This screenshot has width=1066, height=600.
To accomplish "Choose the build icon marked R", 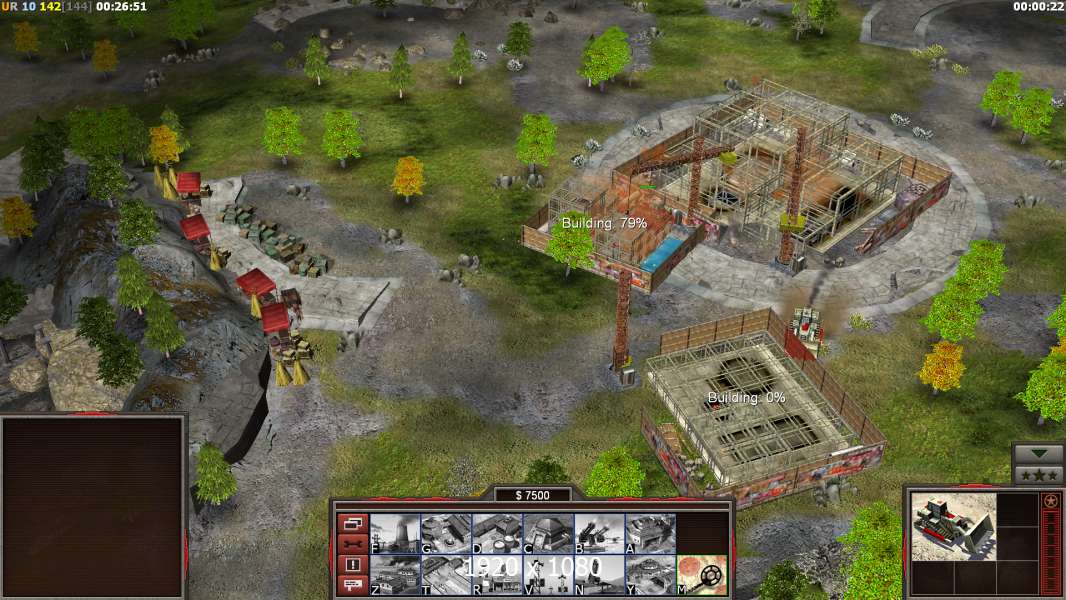I will pyautogui.click(x=497, y=575).
